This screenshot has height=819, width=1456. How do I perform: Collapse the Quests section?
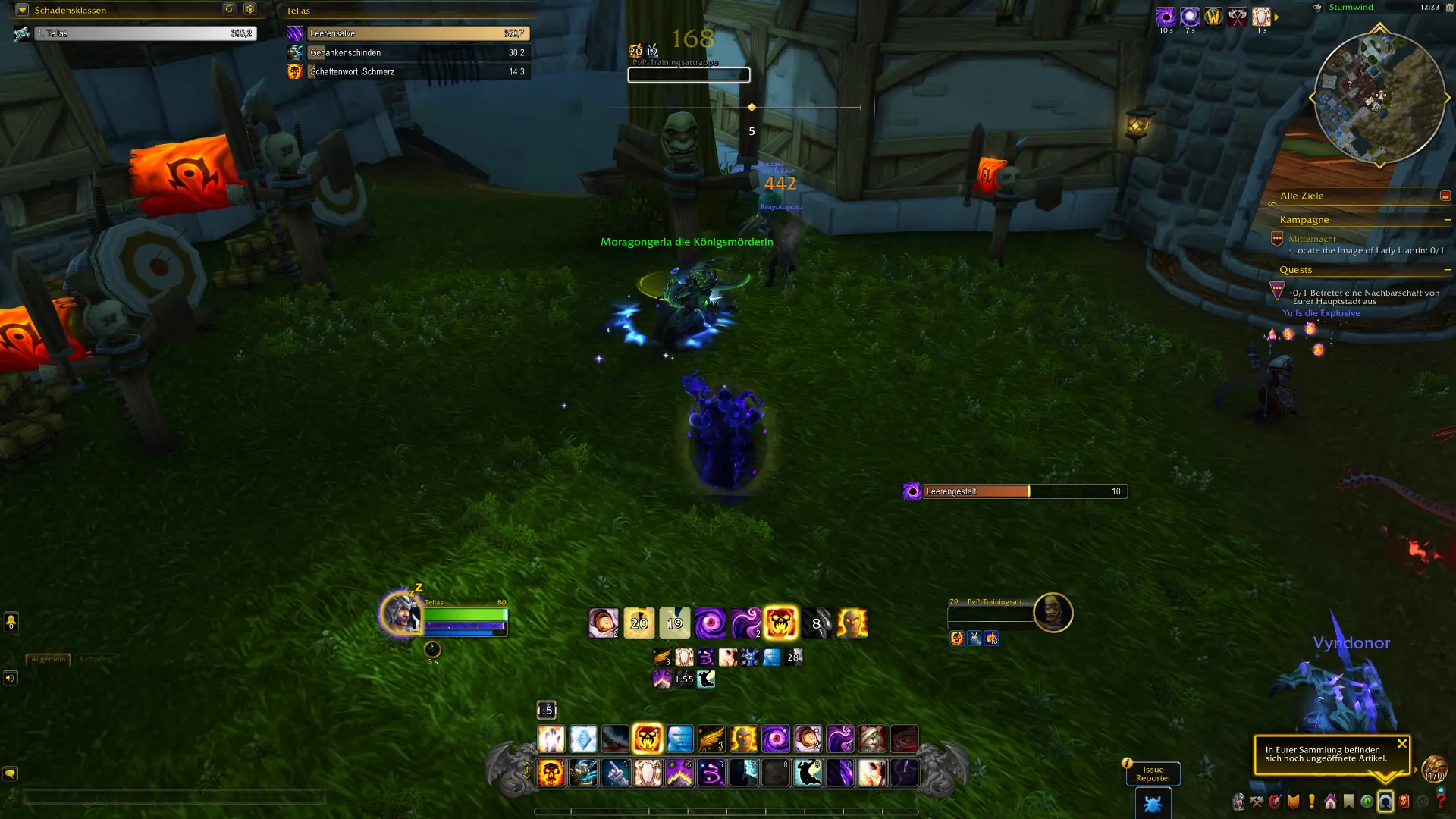(x=1449, y=269)
